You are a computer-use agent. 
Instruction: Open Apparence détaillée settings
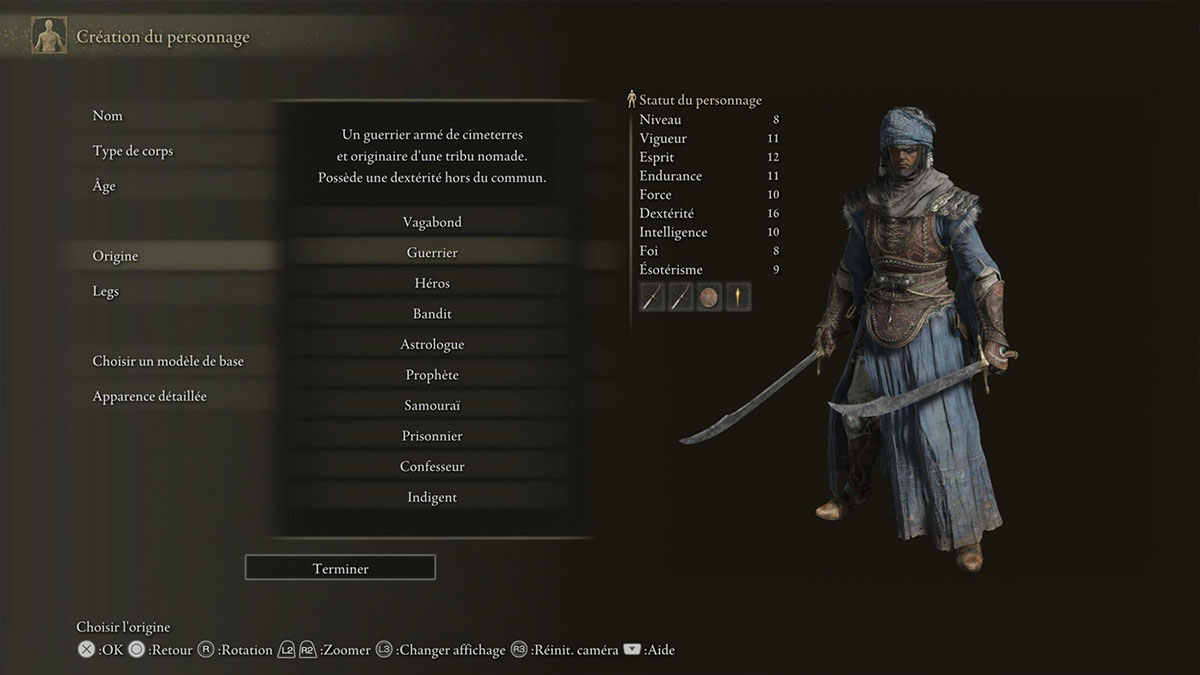coord(150,396)
